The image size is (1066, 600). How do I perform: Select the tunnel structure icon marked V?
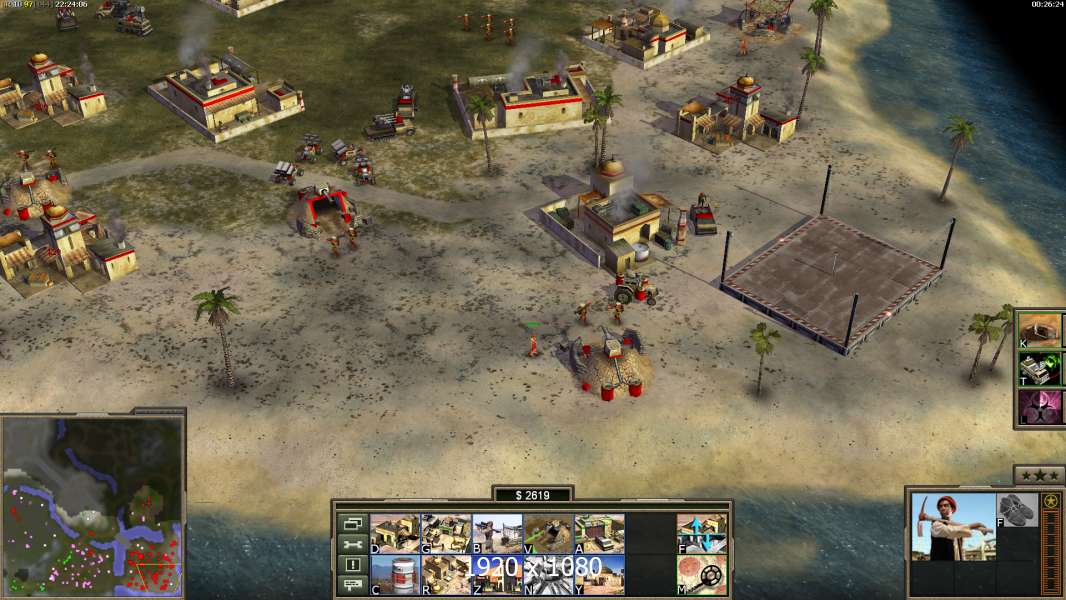pos(547,534)
